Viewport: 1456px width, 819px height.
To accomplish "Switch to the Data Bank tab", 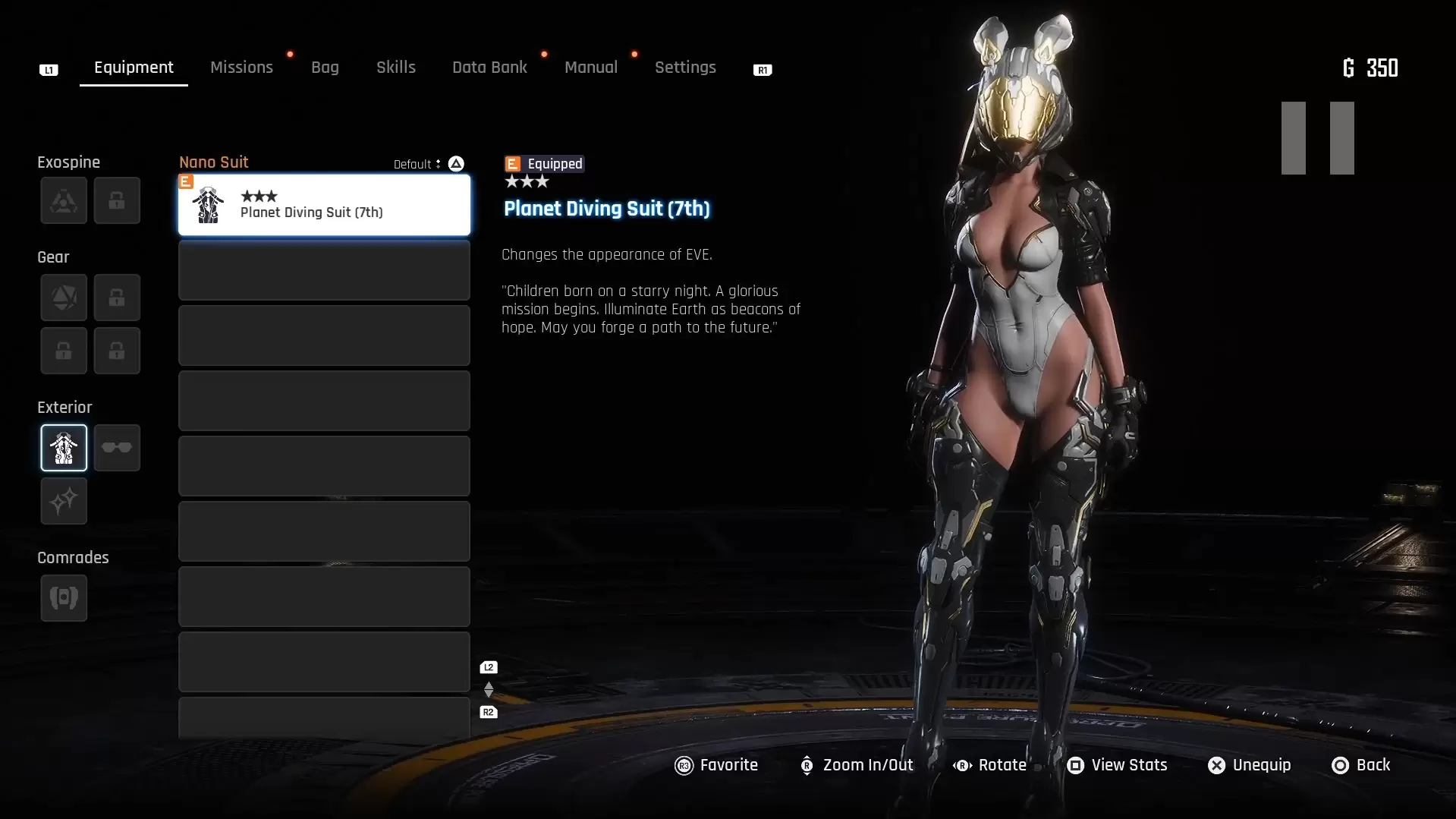I will coord(489,67).
